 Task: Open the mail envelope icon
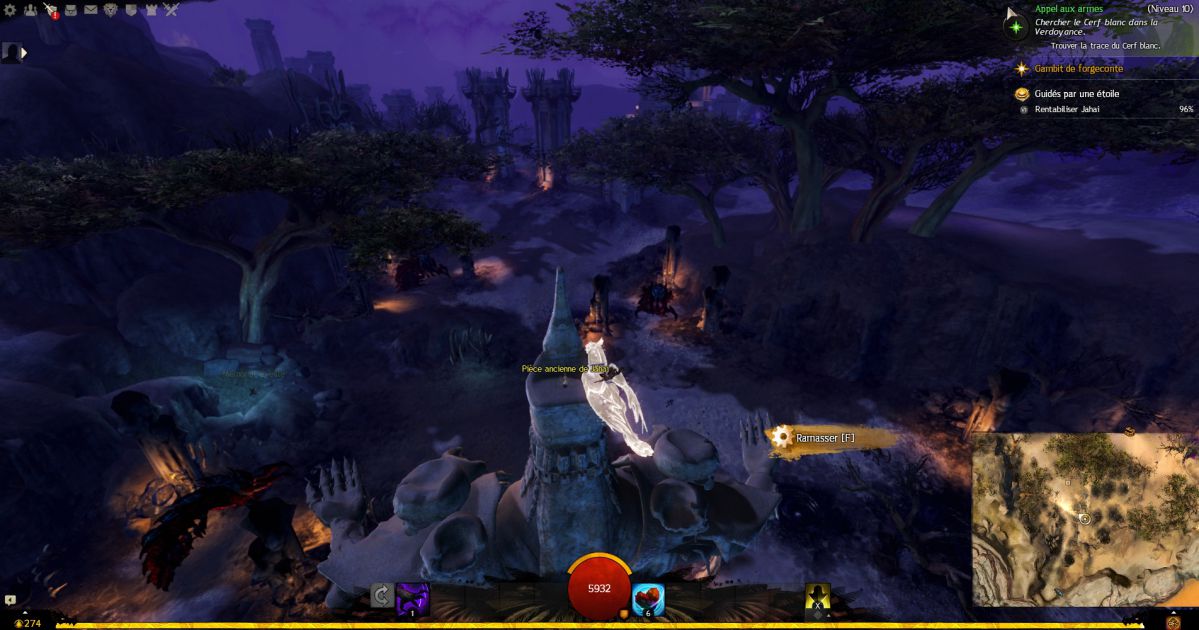tap(91, 10)
